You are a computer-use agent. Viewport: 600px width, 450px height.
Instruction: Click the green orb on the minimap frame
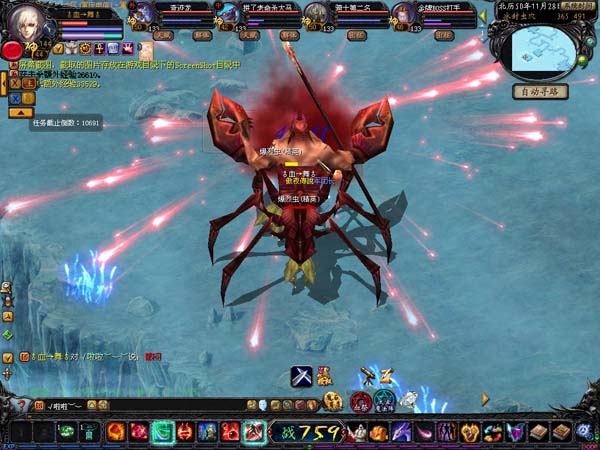582,60
